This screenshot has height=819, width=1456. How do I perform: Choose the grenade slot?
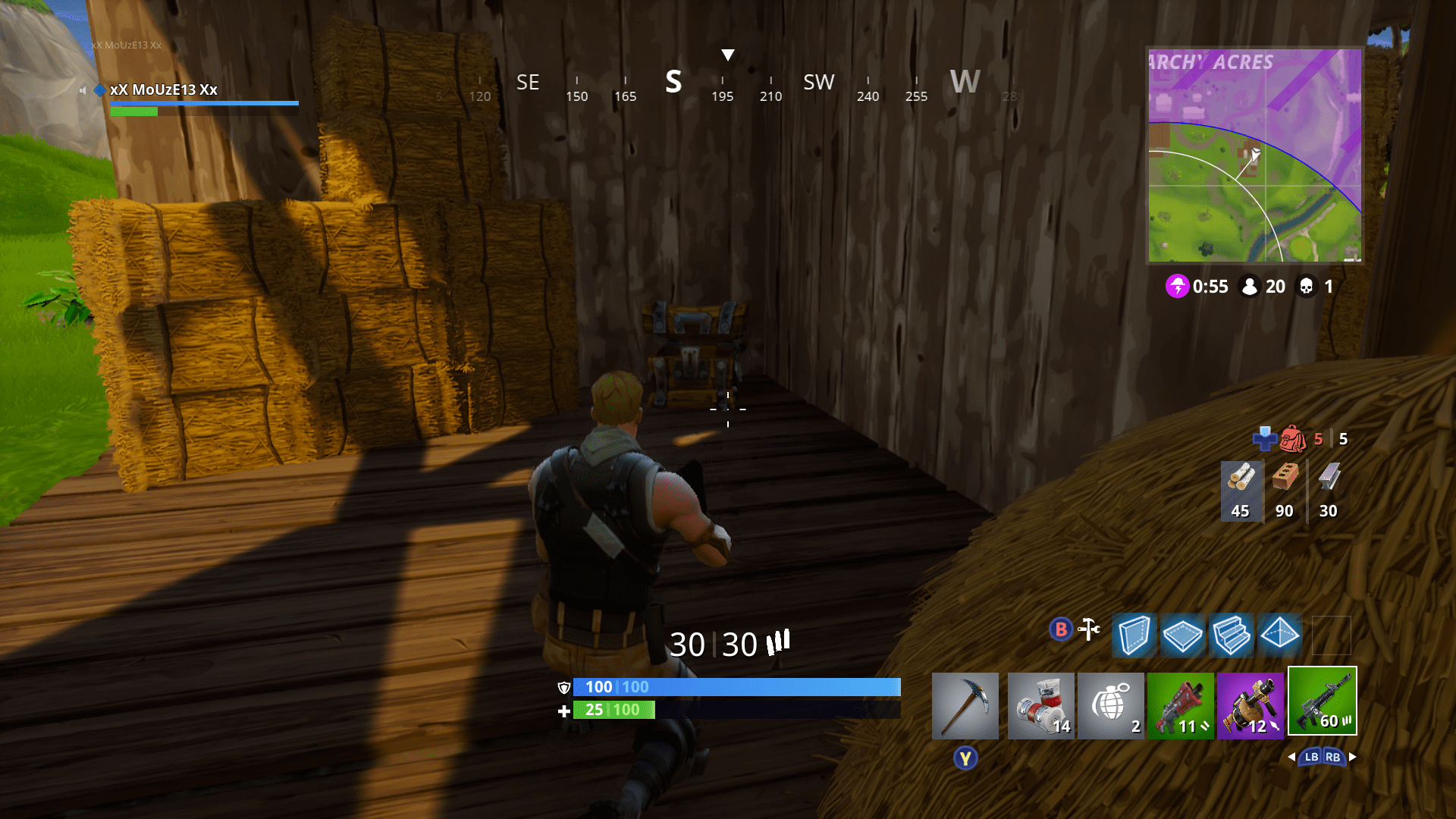(1110, 705)
